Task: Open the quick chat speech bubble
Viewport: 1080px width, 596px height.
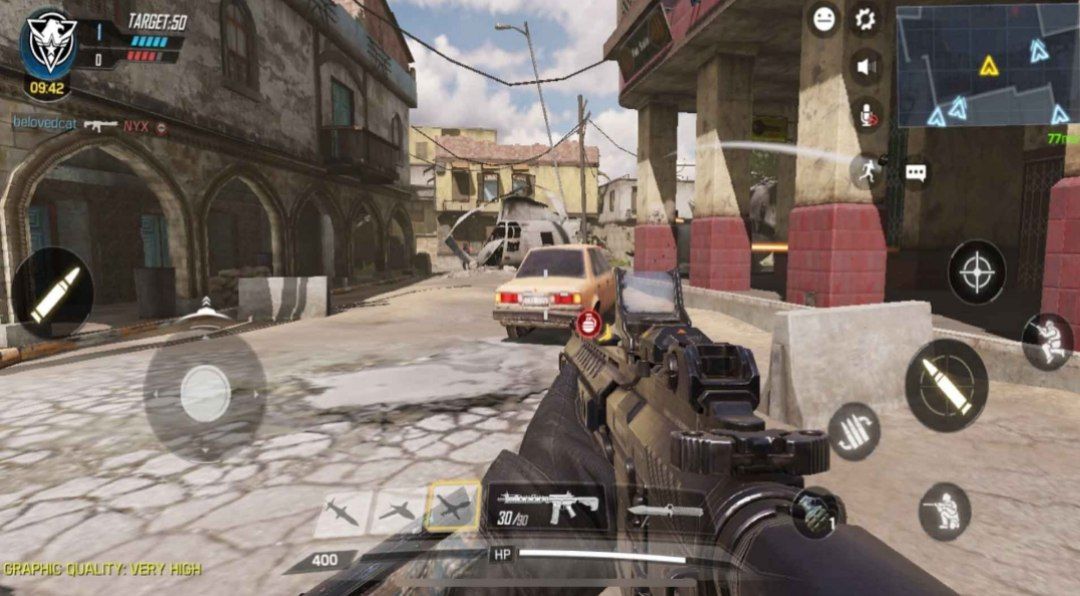Action: (x=916, y=172)
